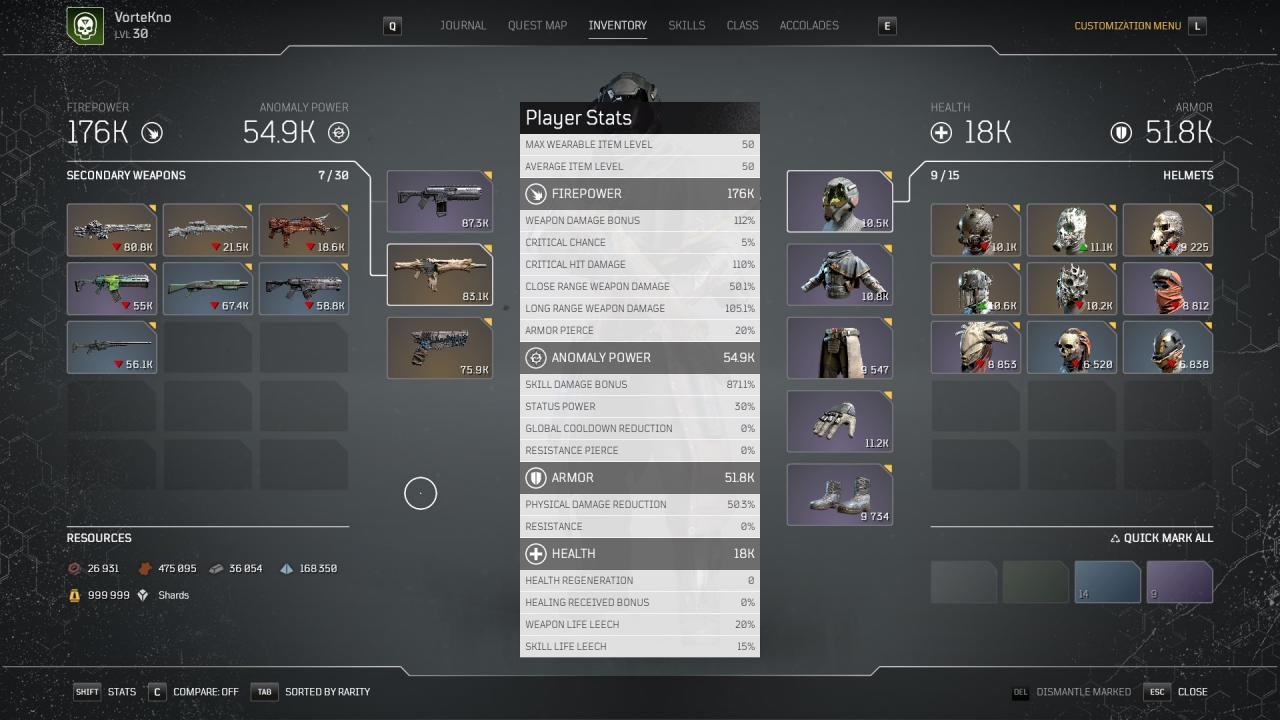Go to the Skills tab

686,26
